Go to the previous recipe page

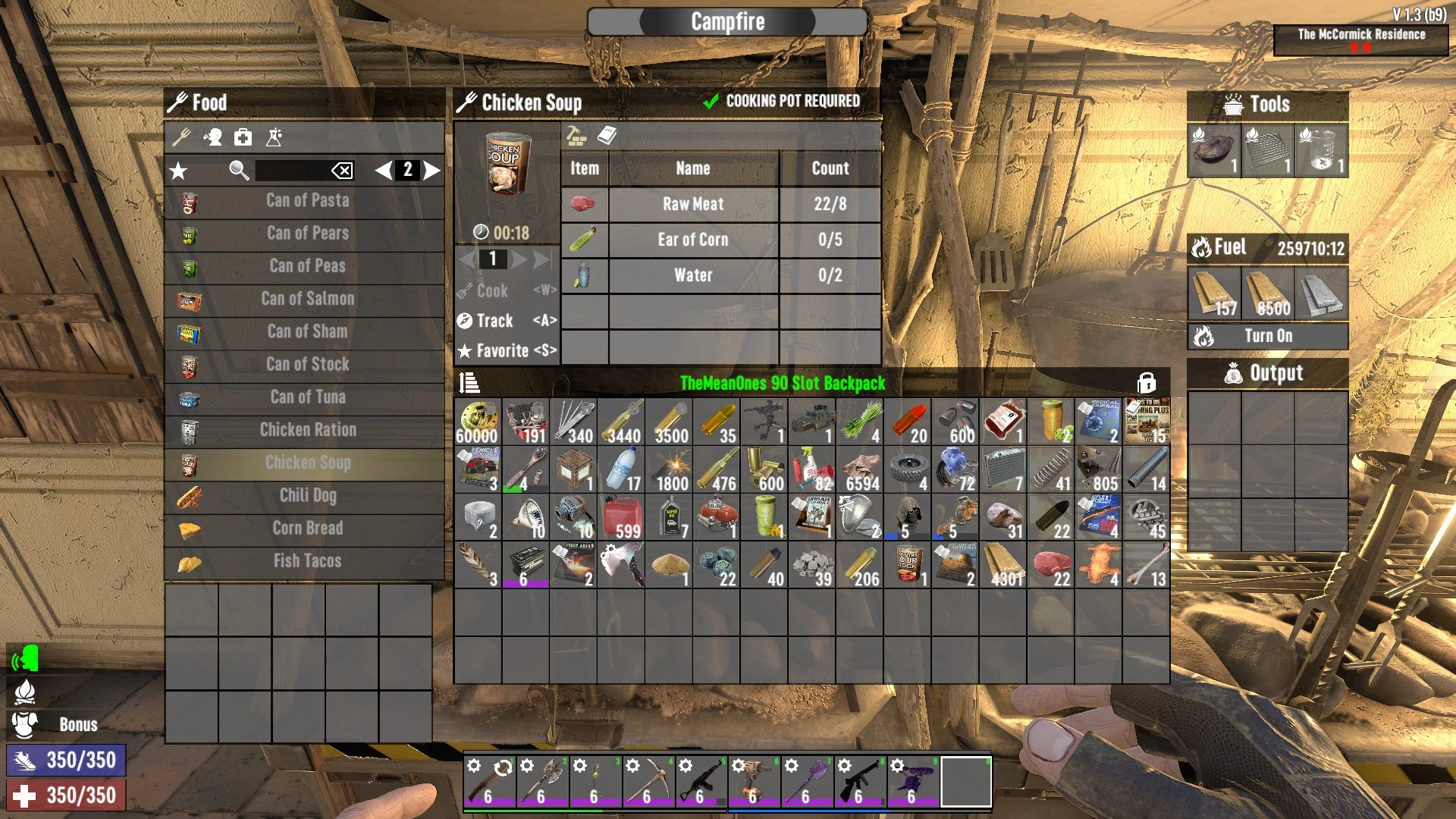[384, 170]
